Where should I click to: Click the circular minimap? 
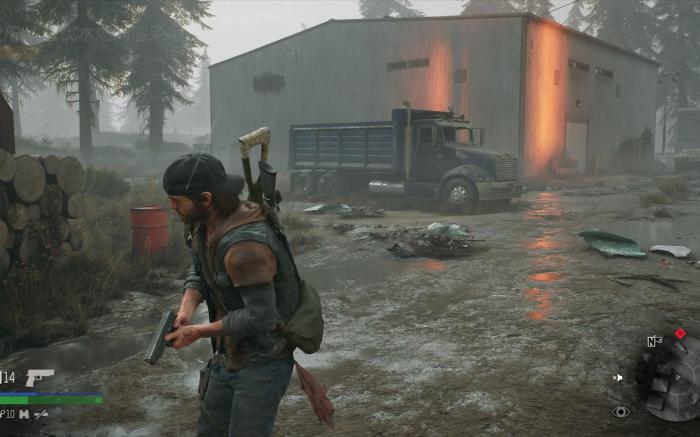676,381
